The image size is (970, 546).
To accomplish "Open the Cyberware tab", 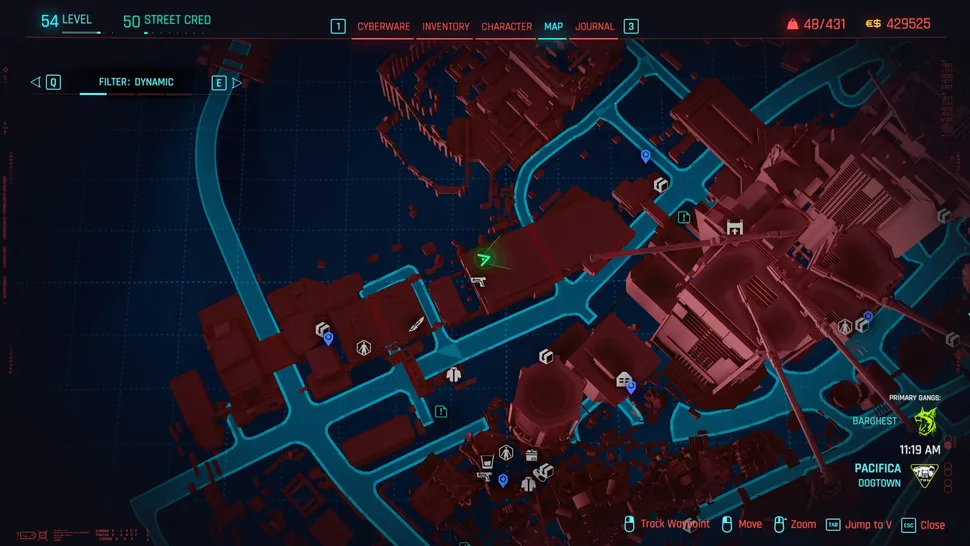I will [384, 26].
